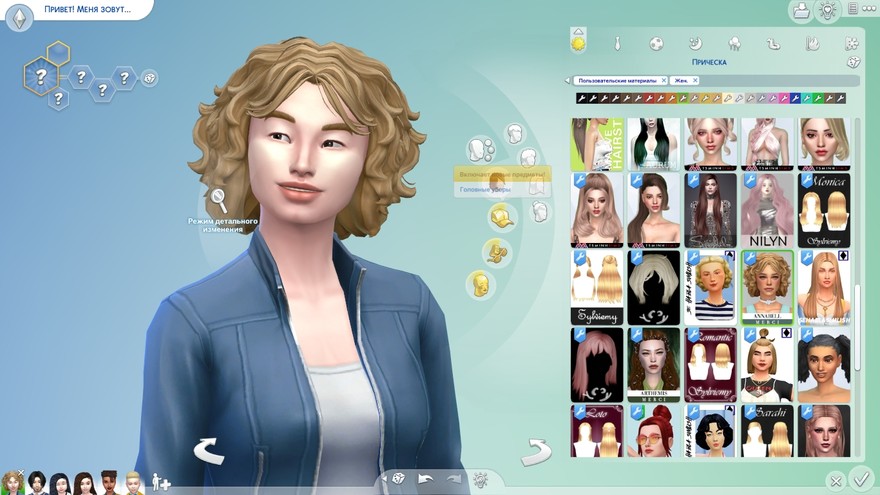The width and height of the screenshot is (880, 495).
Task: Choose the hairstyle with dark pigtail puffs
Action: (x=824, y=364)
